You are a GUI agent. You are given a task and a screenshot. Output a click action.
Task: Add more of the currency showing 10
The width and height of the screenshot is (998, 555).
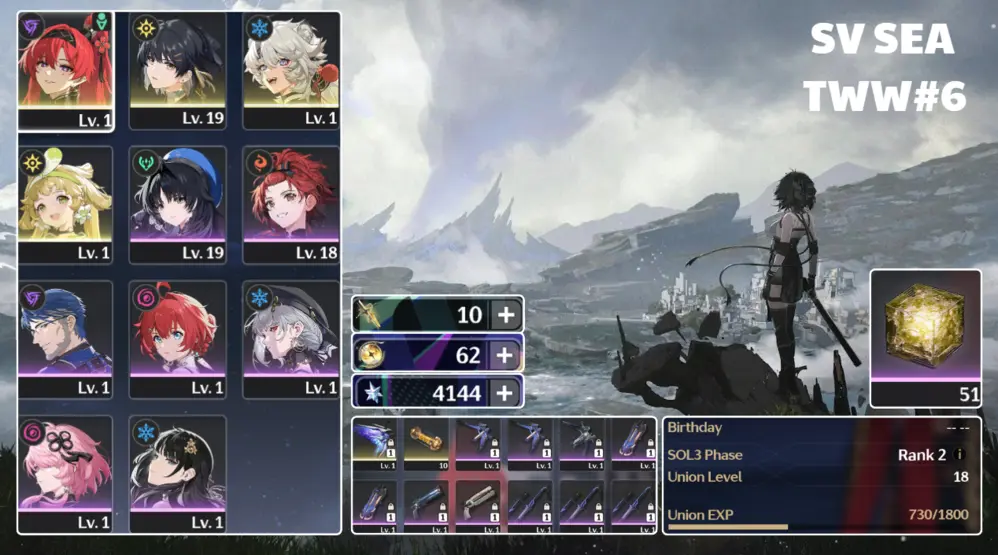pyautogui.click(x=507, y=316)
